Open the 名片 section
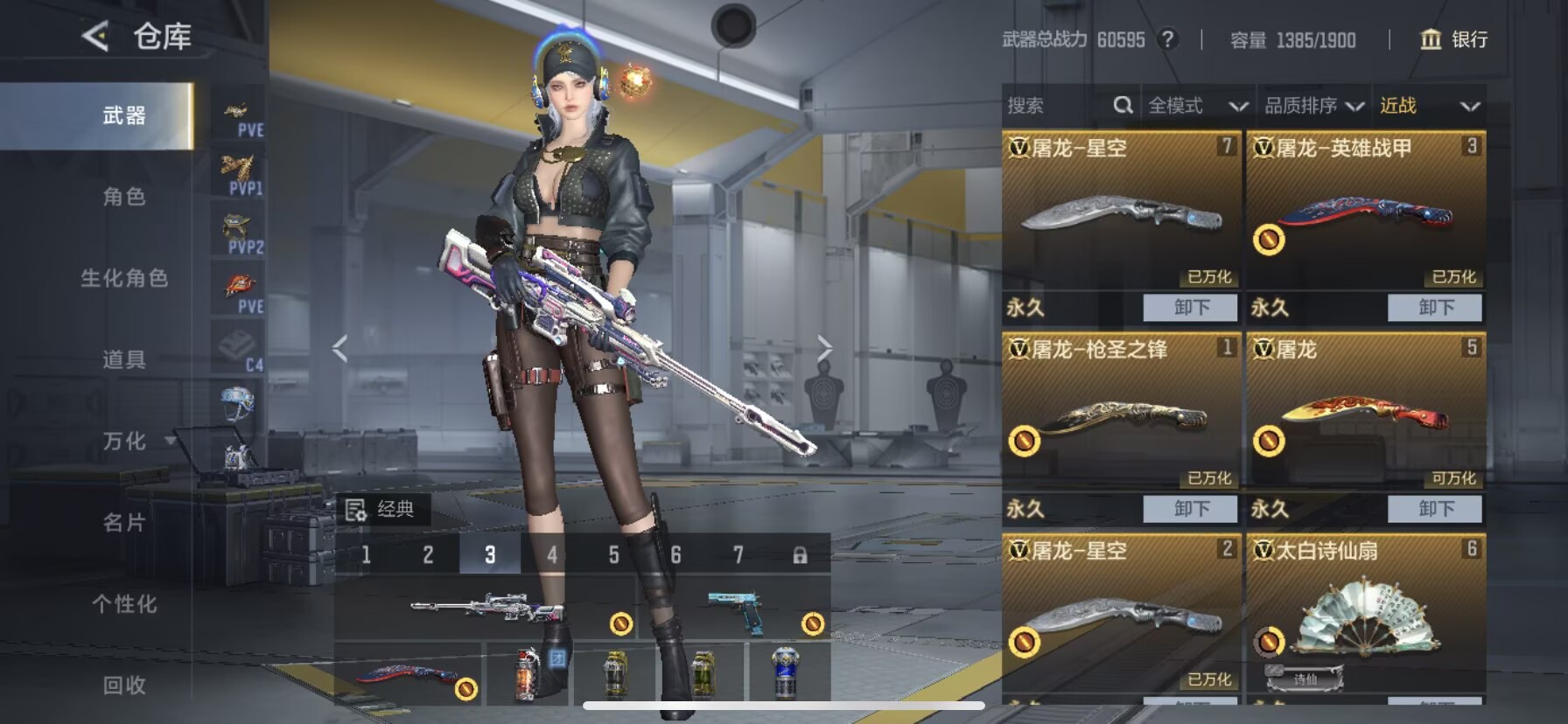Screen dimensions: 1568x724 coord(124,523)
